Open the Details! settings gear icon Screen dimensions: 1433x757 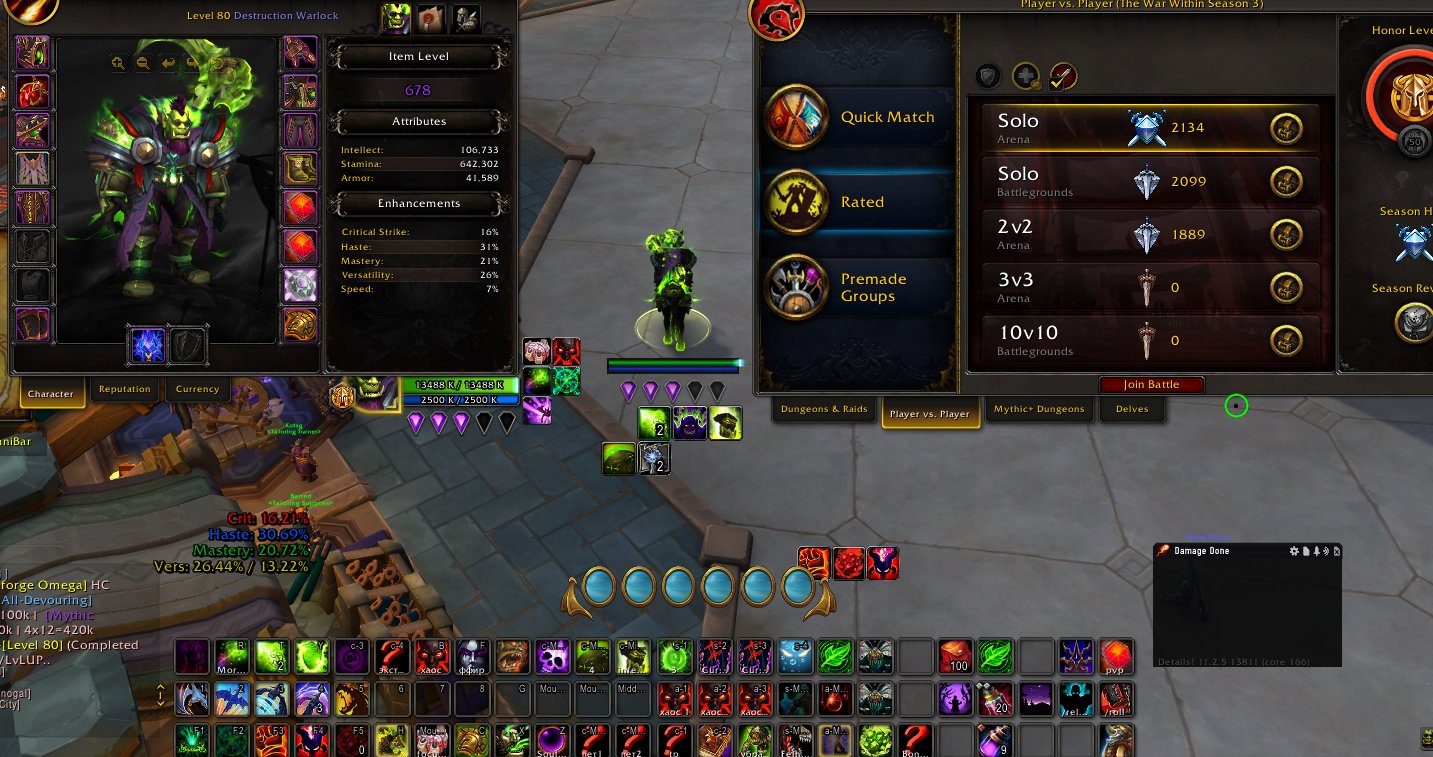1296,551
